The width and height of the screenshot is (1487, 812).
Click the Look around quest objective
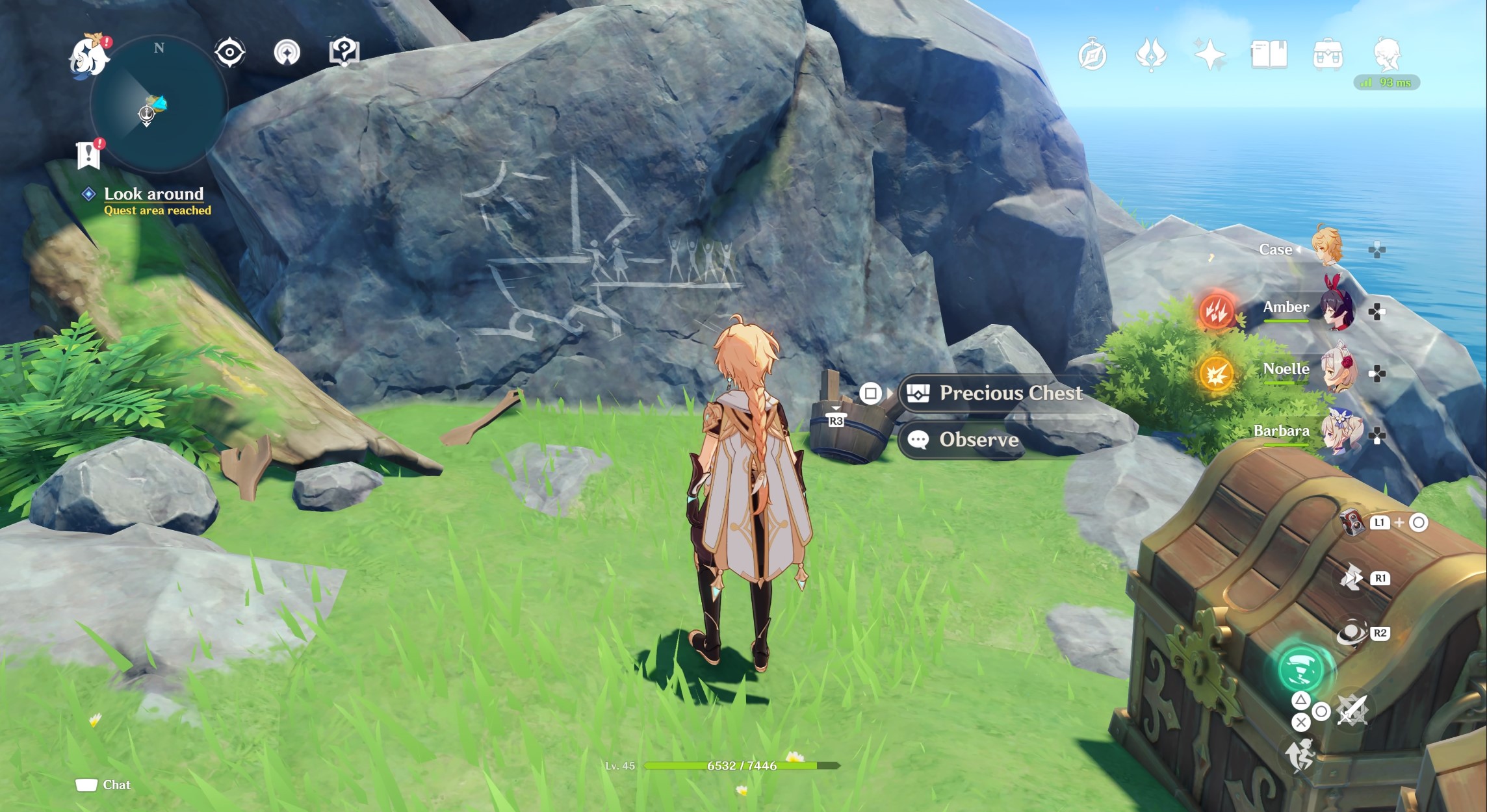coord(152,193)
